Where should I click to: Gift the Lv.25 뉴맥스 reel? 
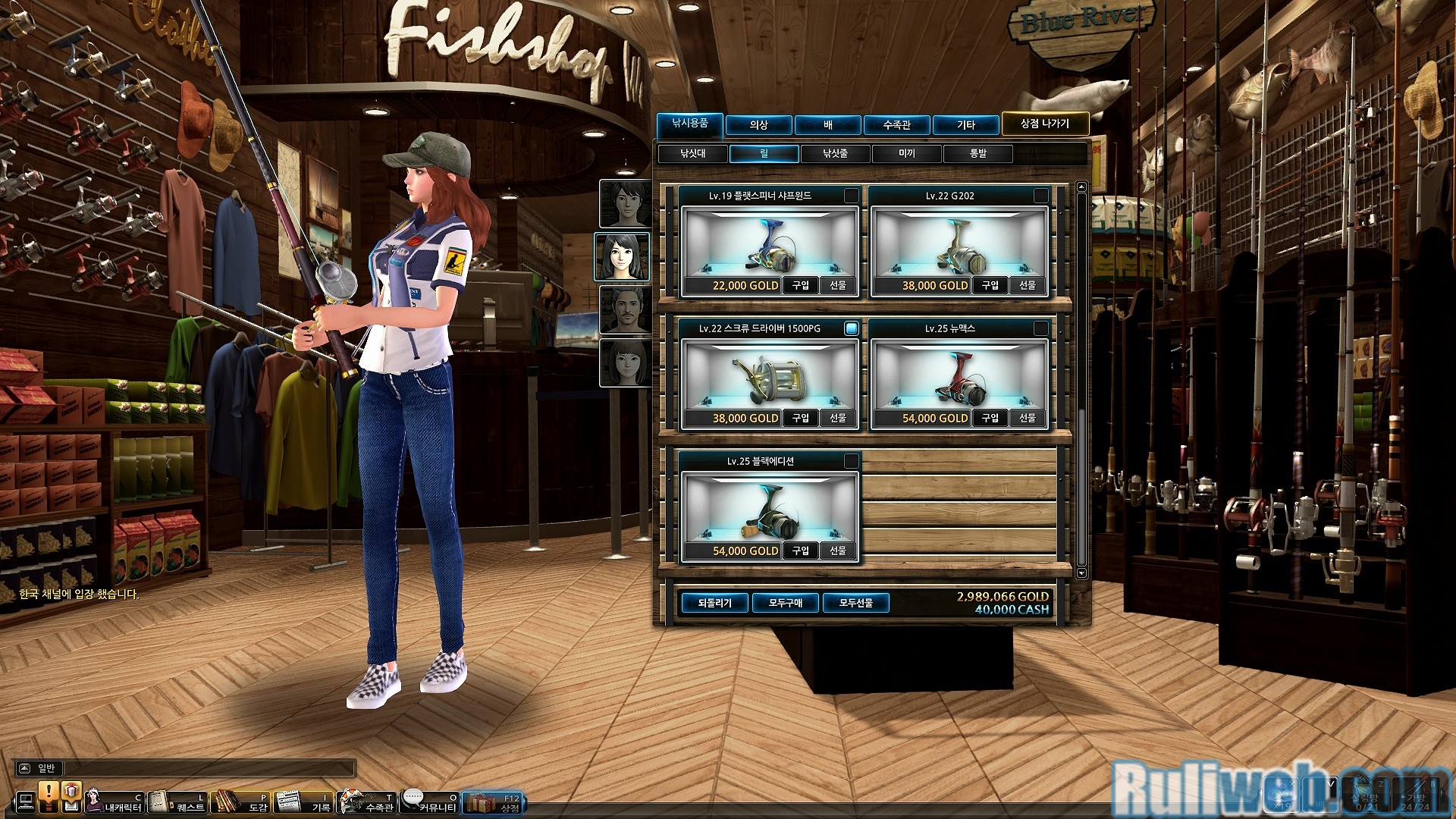(1027, 418)
